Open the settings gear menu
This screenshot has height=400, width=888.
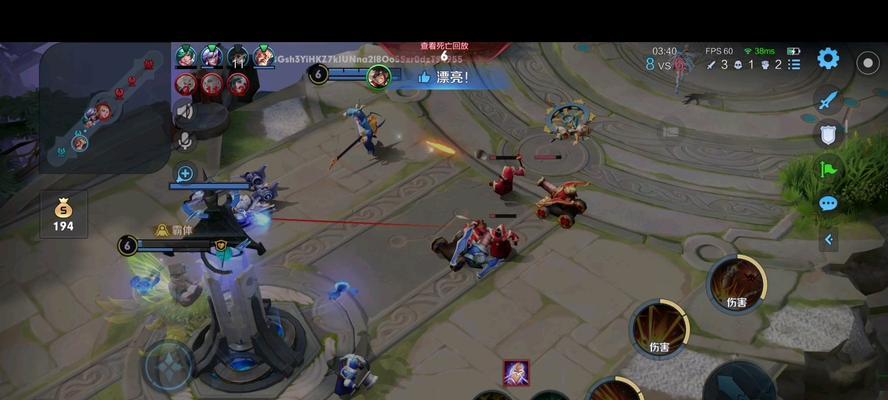[828, 58]
